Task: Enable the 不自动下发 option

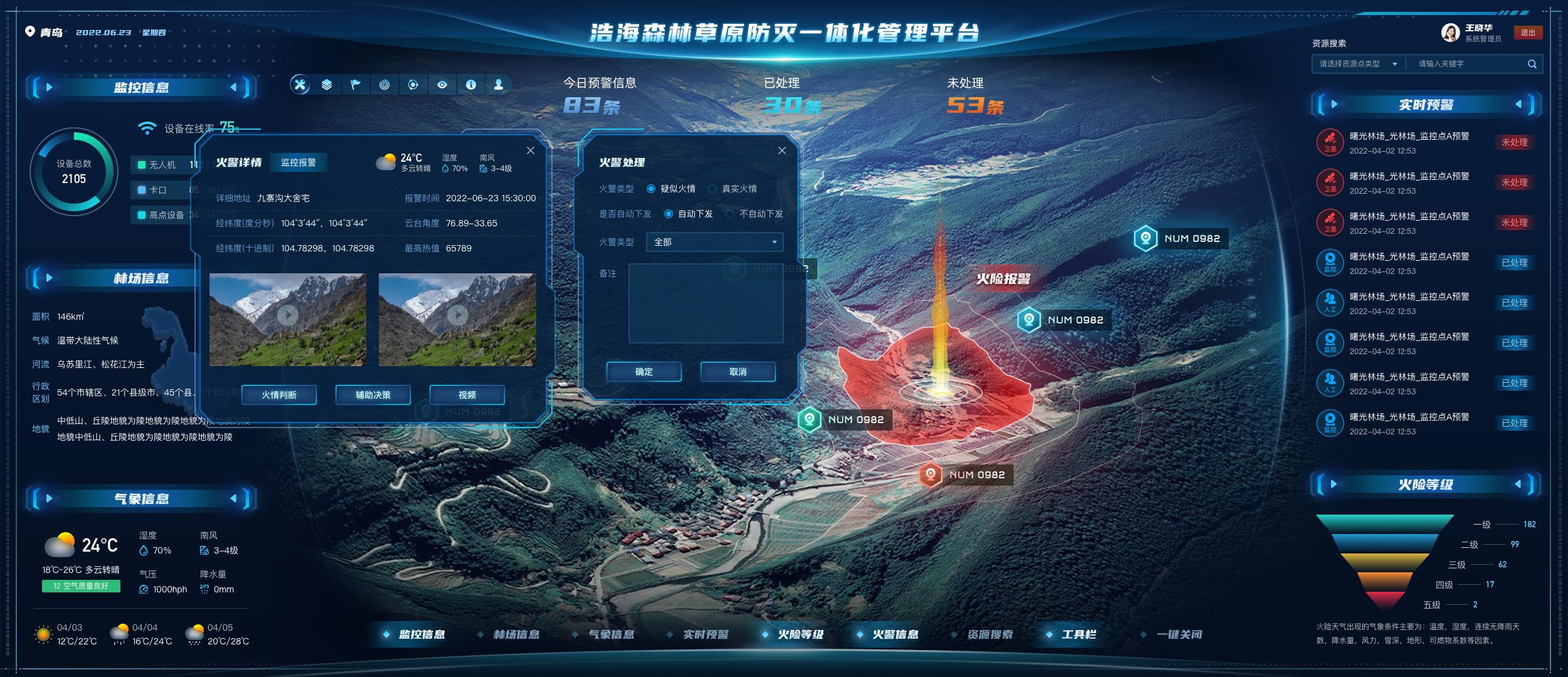Action: pos(729,214)
